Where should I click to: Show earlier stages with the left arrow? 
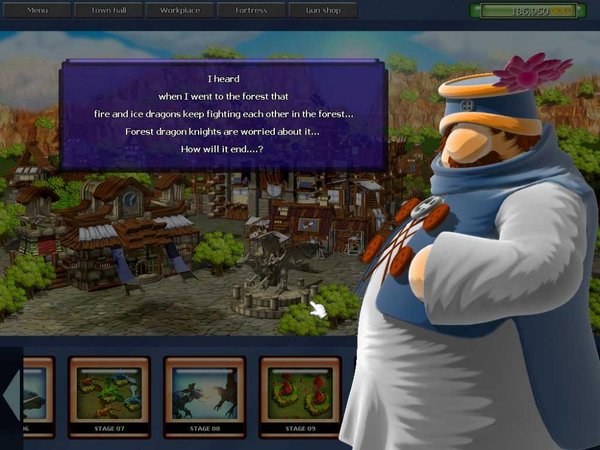click(10, 396)
